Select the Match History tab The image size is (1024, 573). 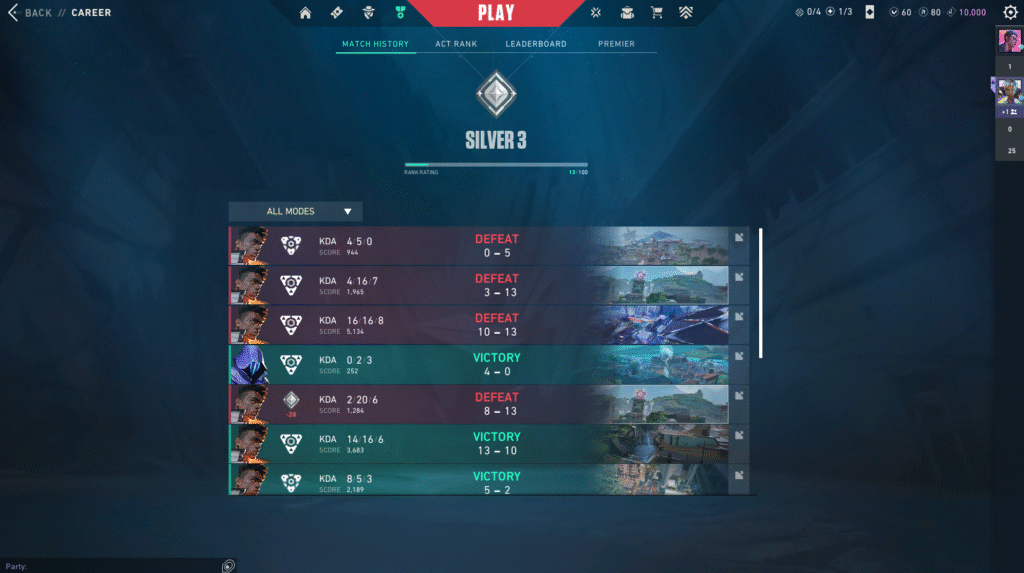(x=375, y=44)
